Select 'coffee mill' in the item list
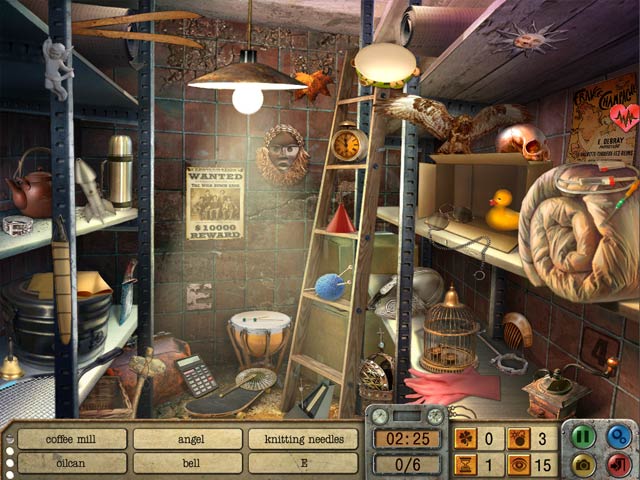The width and height of the screenshot is (640, 480). [72, 439]
